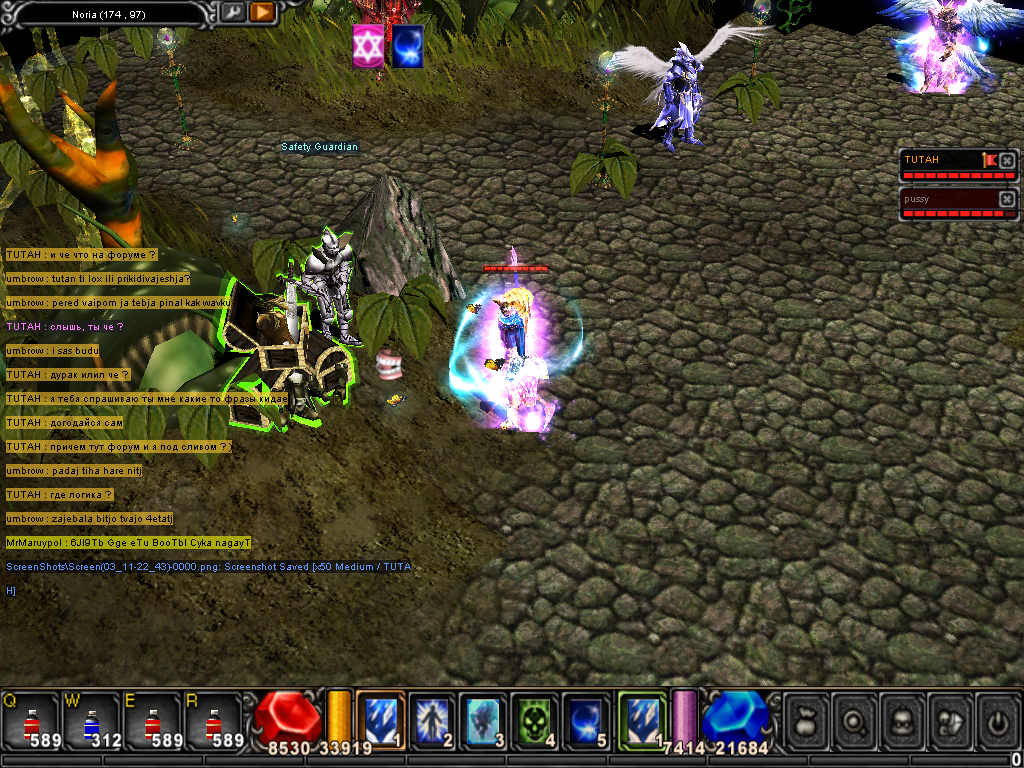The height and width of the screenshot is (768, 1024).
Task: Activate skill slot number 2
Action: (433, 720)
